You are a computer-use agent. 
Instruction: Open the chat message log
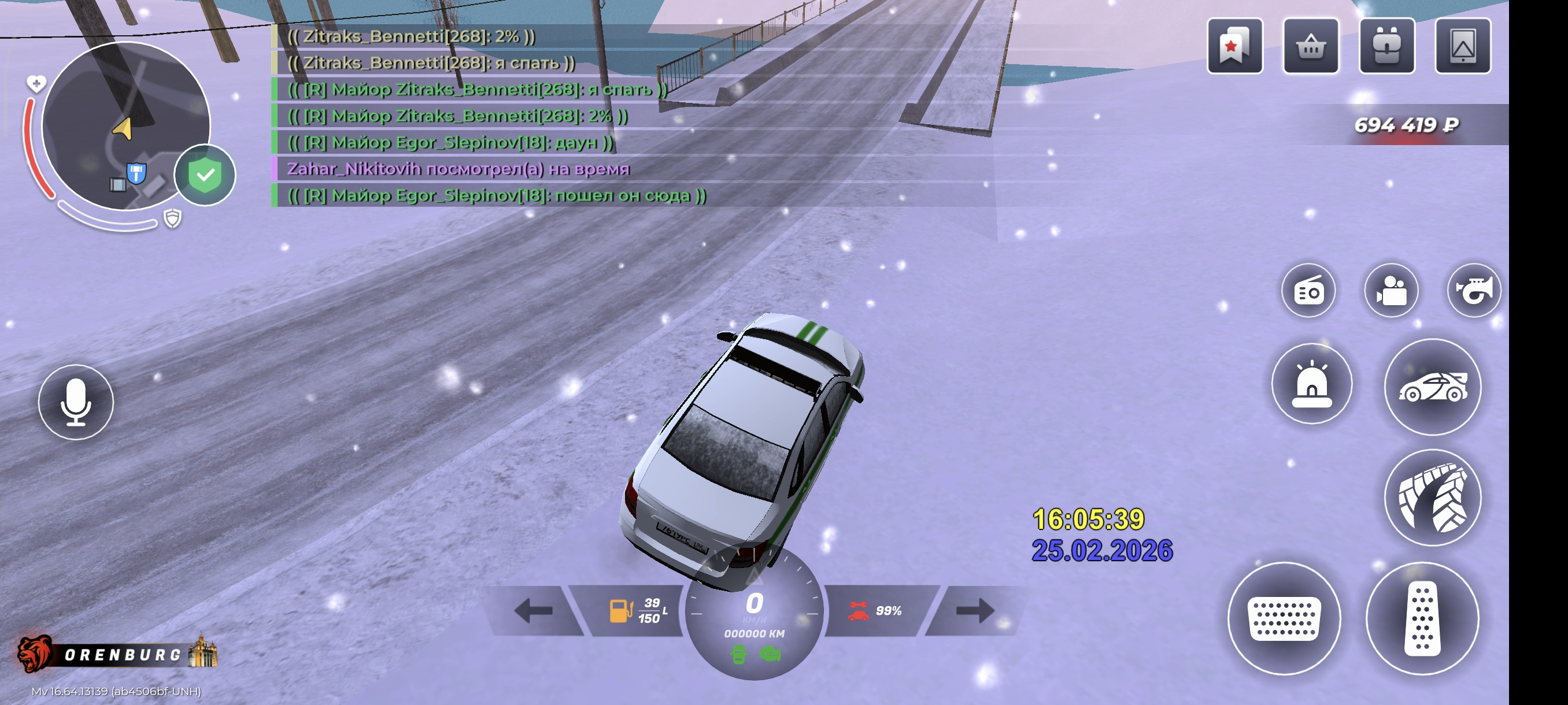click(x=487, y=116)
